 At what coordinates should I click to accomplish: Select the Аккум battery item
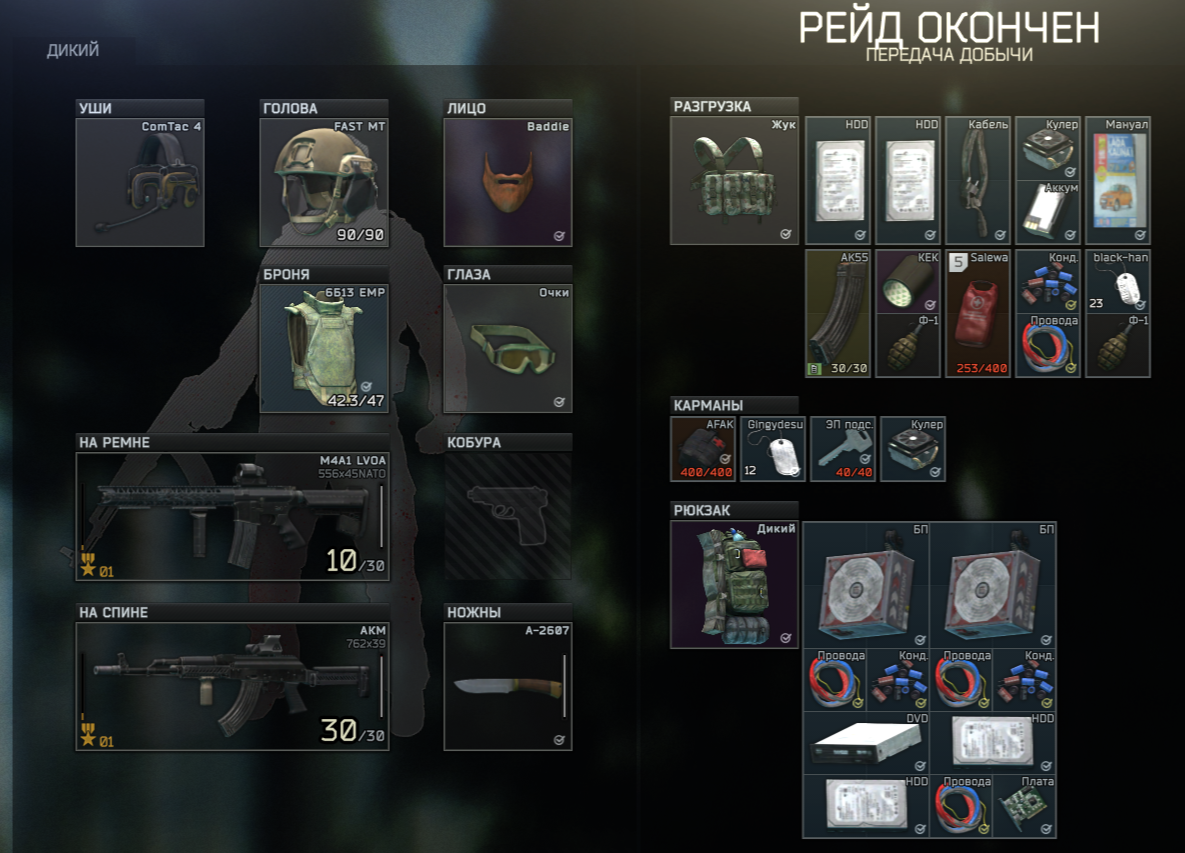(1047, 212)
